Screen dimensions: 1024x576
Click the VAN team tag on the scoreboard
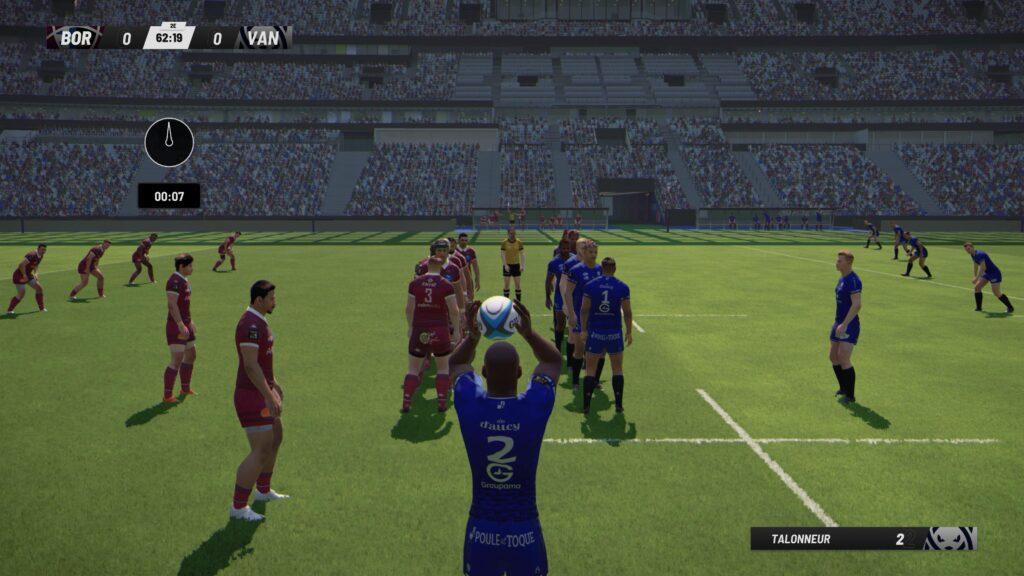263,39
